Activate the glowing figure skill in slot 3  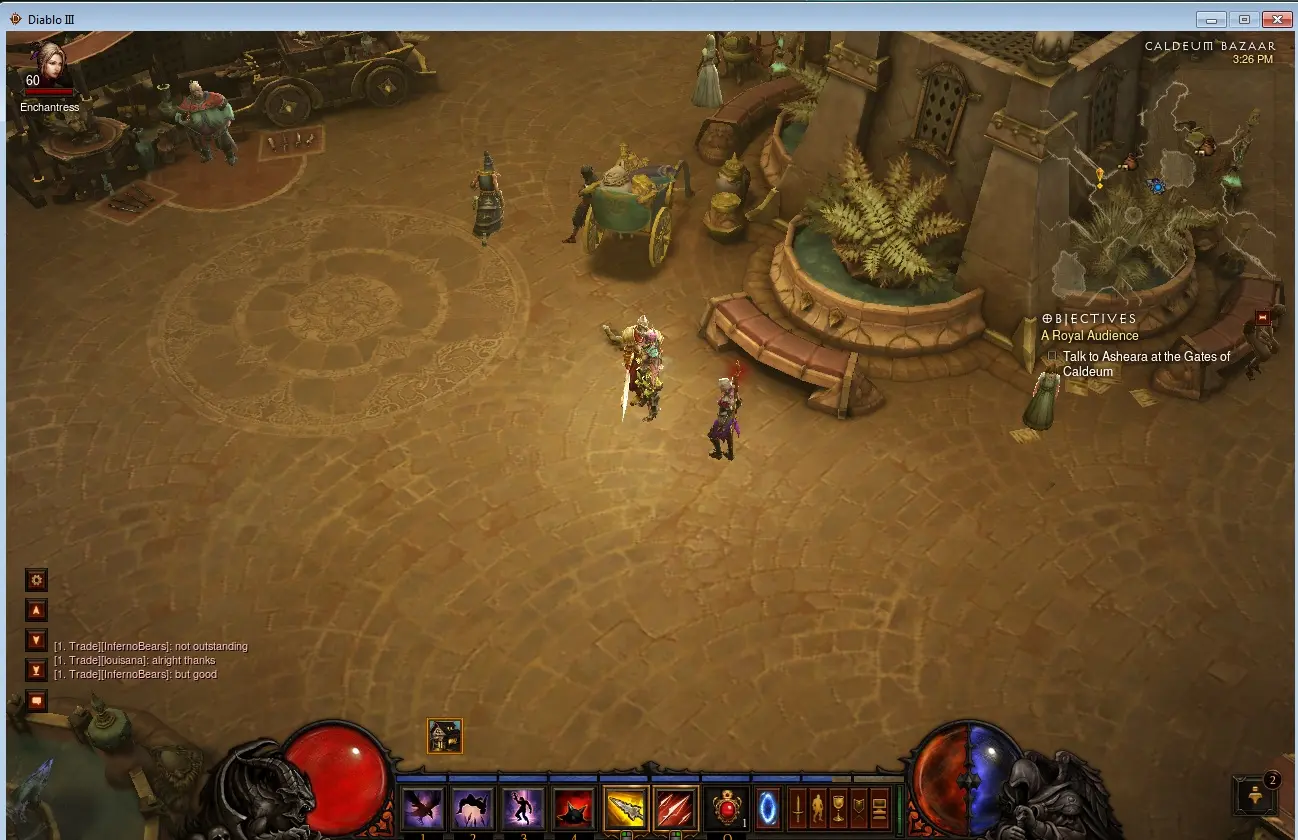(523, 809)
